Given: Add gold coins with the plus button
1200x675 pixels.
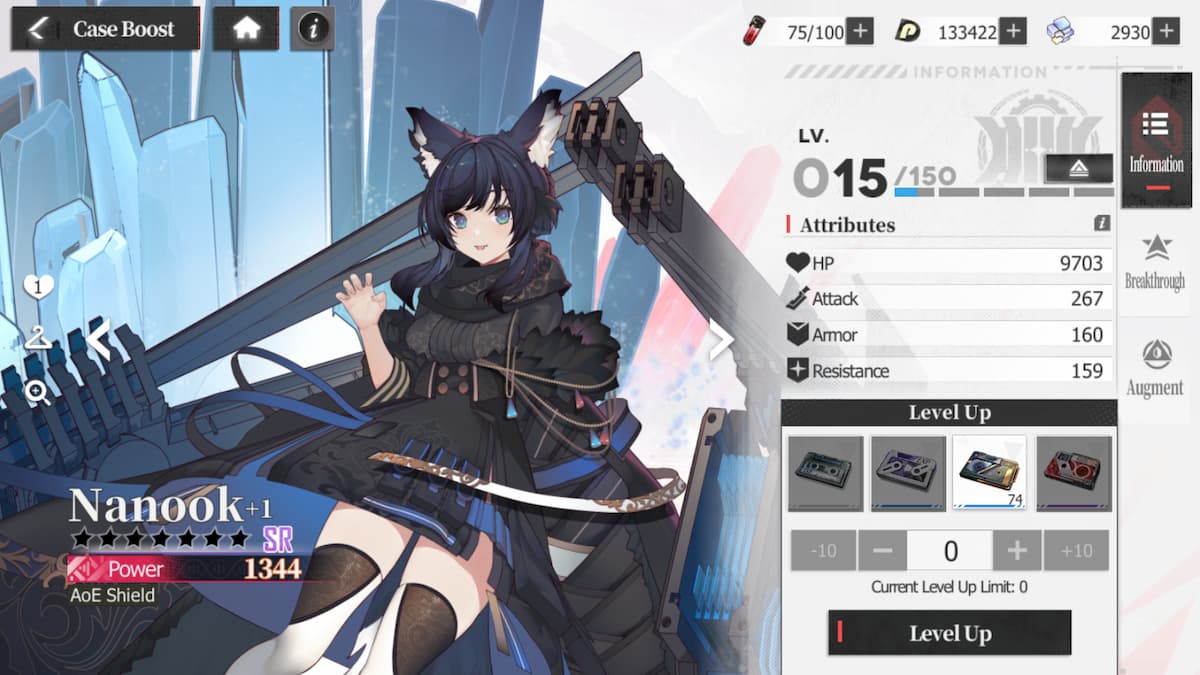Looking at the screenshot, I should [x=1013, y=32].
